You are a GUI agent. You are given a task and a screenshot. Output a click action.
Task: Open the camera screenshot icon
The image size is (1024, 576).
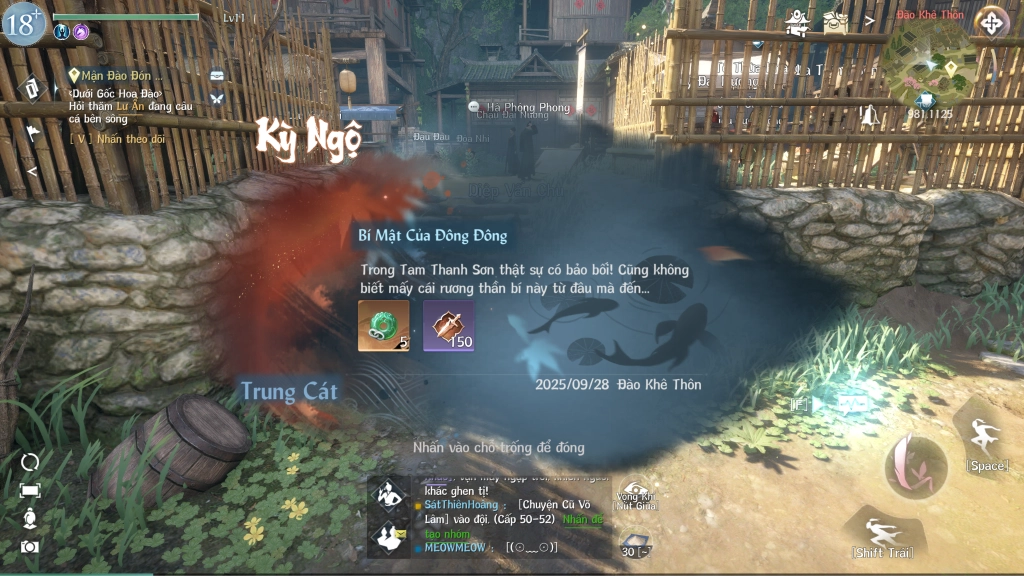click(30, 546)
